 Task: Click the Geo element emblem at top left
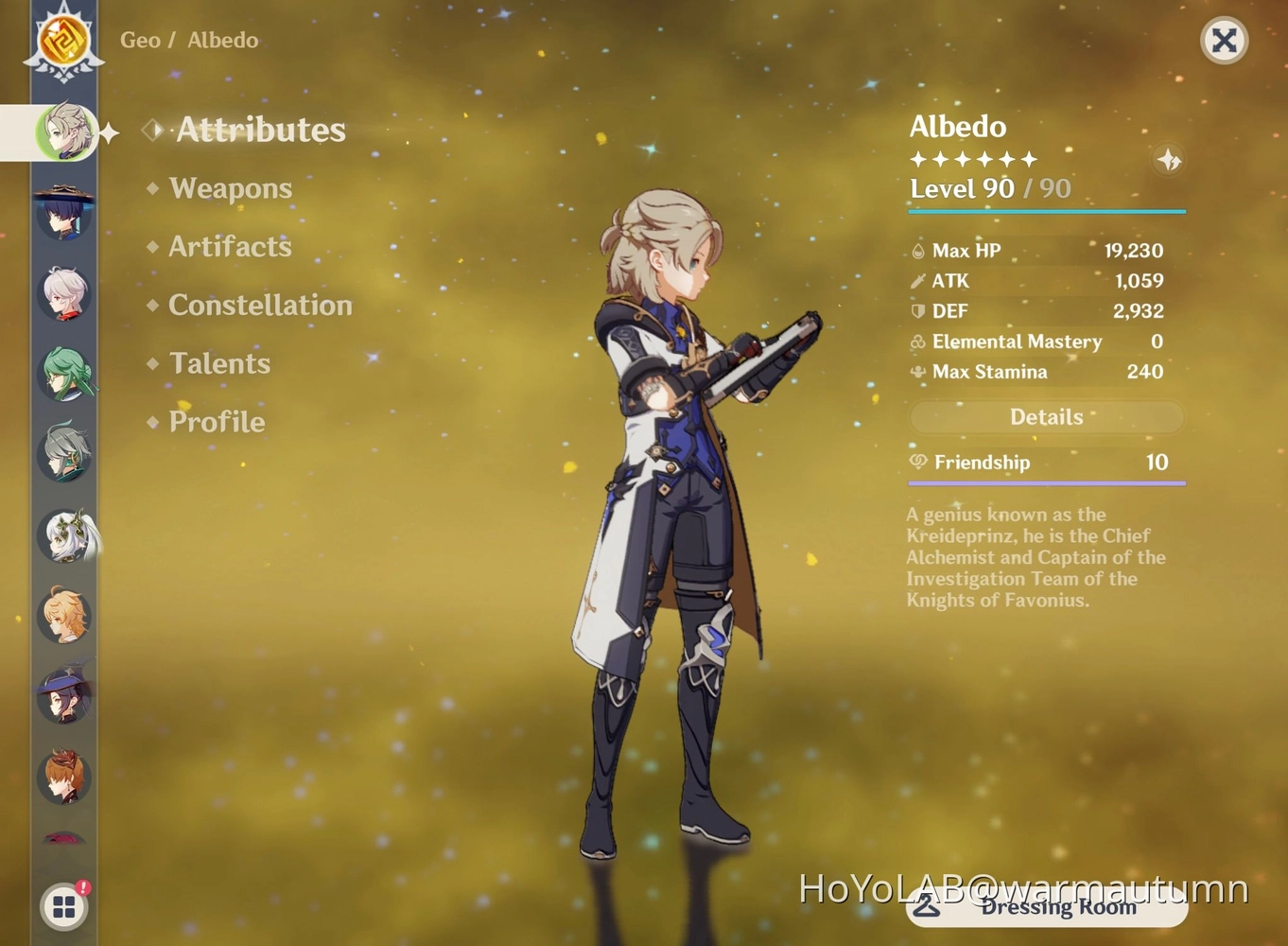point(62,41)
